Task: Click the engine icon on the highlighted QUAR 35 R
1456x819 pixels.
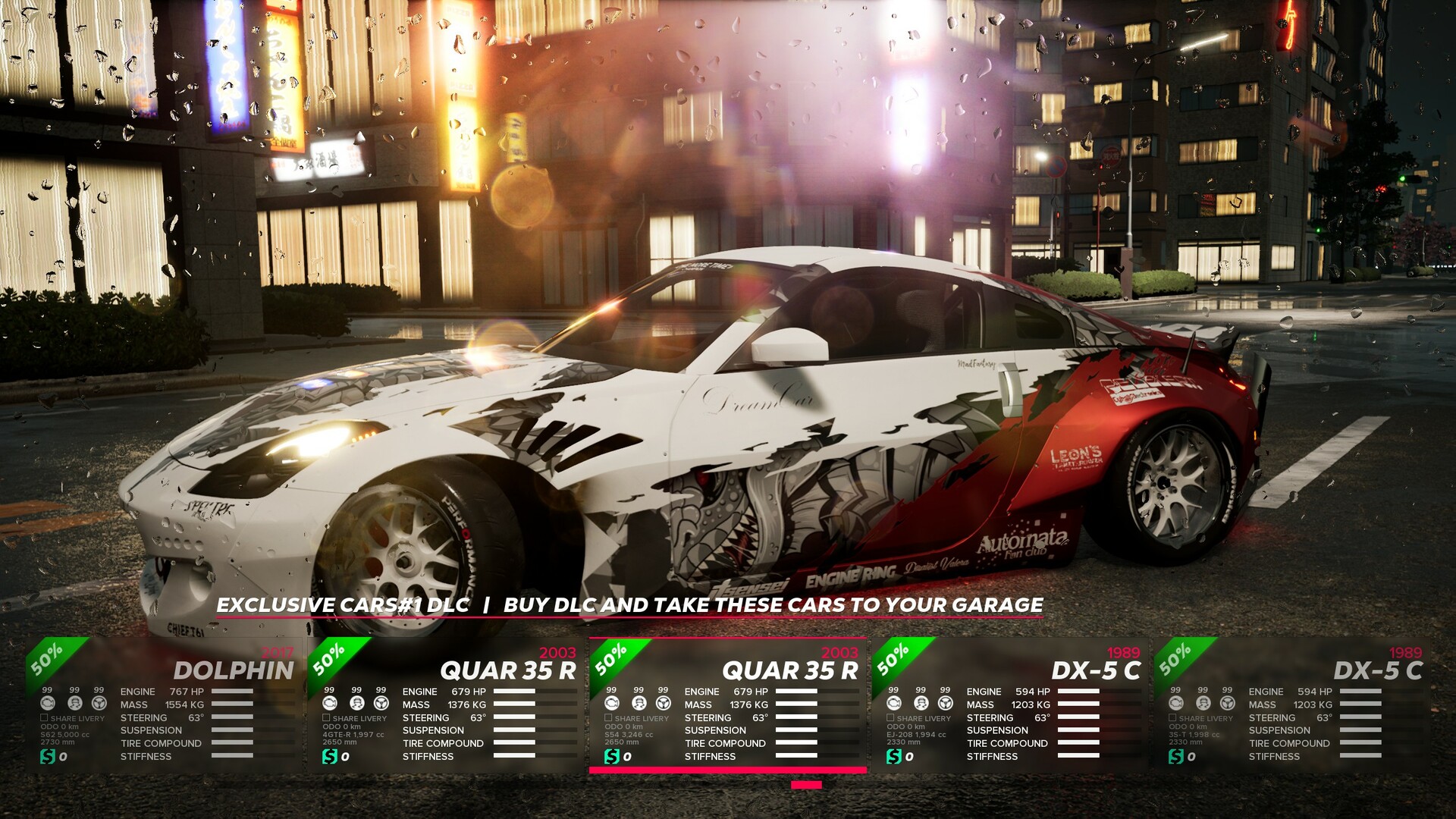Action: pyautogui.click(x=613, y=704)
